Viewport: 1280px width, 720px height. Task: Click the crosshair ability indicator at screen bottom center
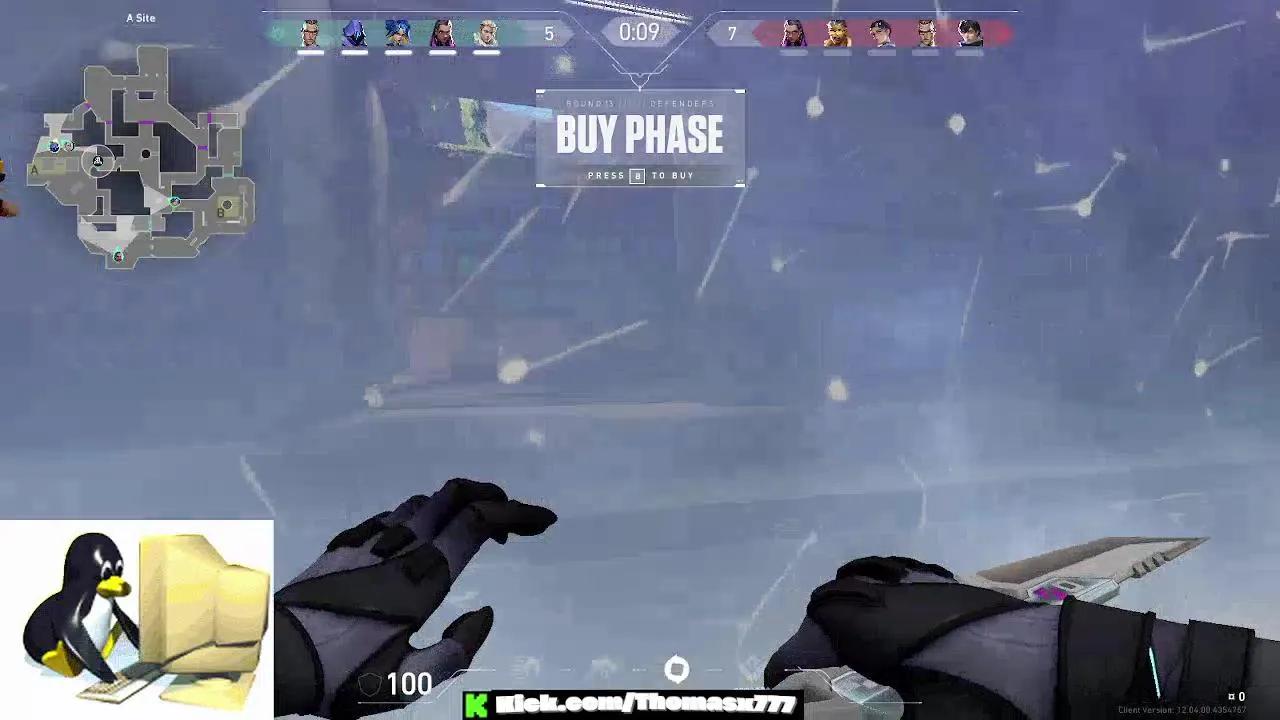click(678, 666)
